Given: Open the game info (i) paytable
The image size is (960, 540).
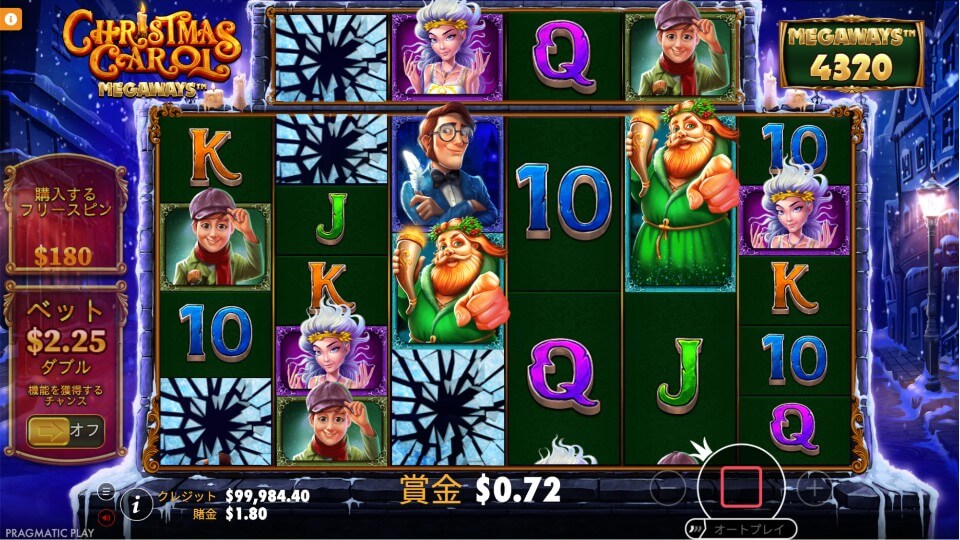Looking at the screenshot, I should [137, 505].
